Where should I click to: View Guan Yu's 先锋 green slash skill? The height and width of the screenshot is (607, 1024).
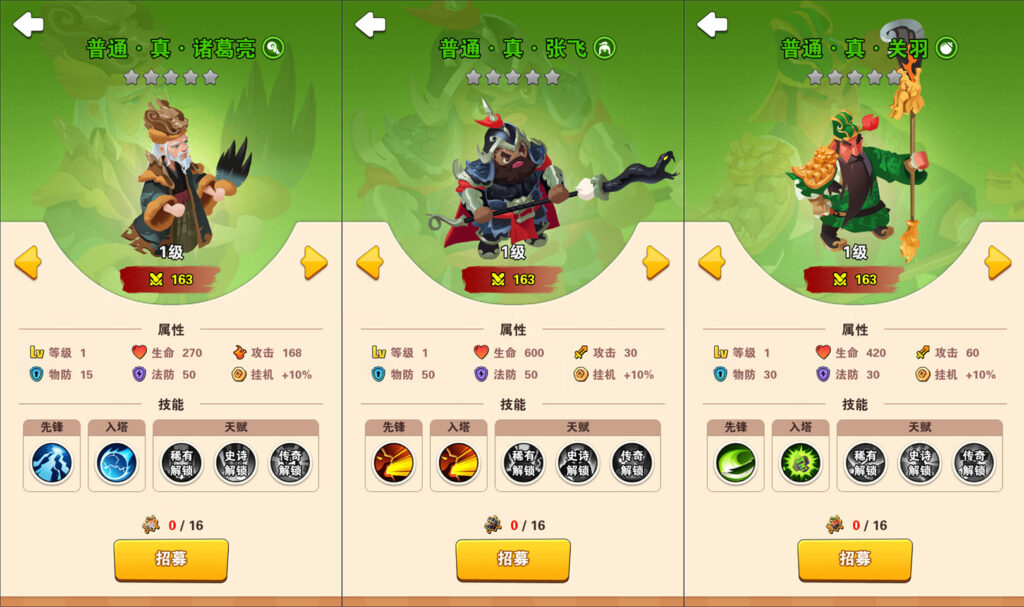click(735, 463)
